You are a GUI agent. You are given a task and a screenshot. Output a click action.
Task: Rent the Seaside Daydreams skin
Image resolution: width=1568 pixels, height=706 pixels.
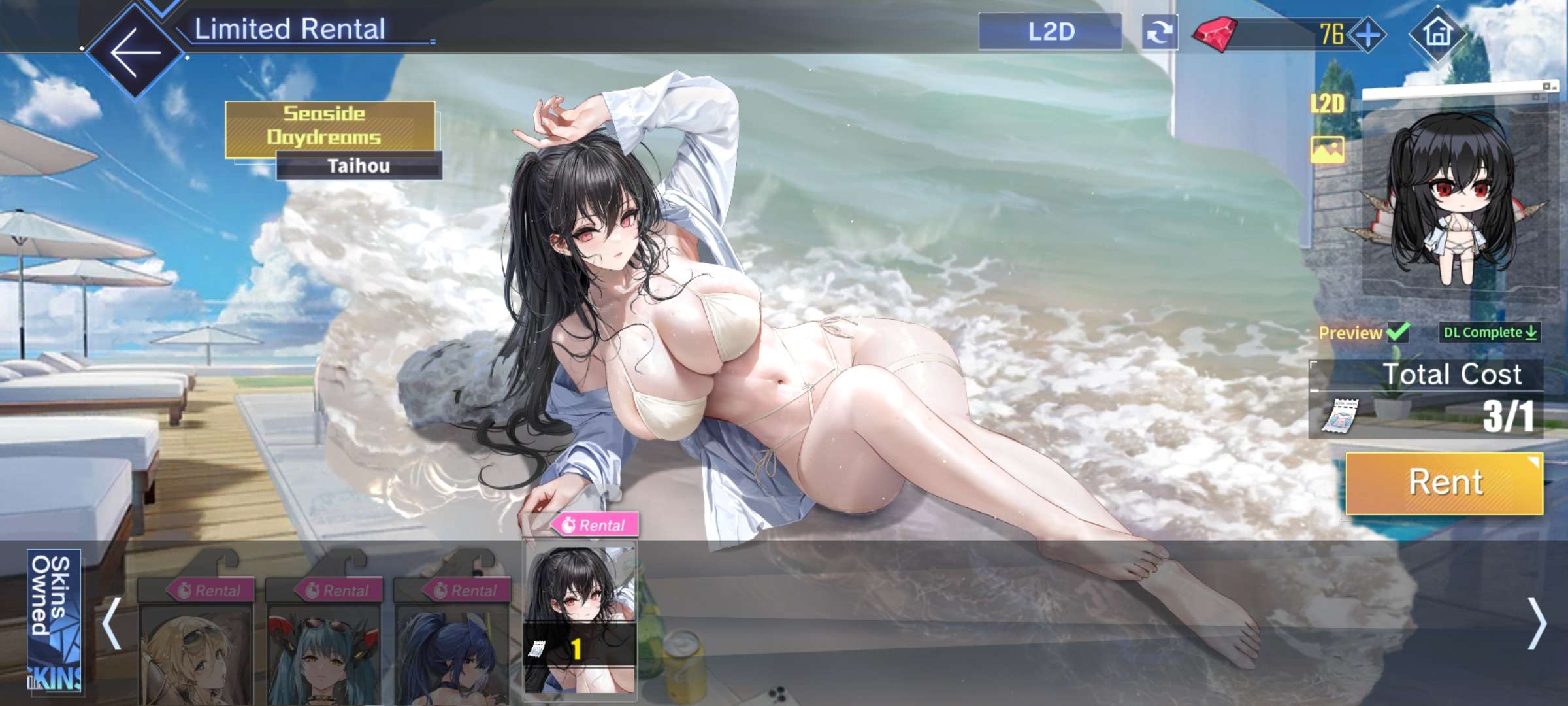[1445, 483]
